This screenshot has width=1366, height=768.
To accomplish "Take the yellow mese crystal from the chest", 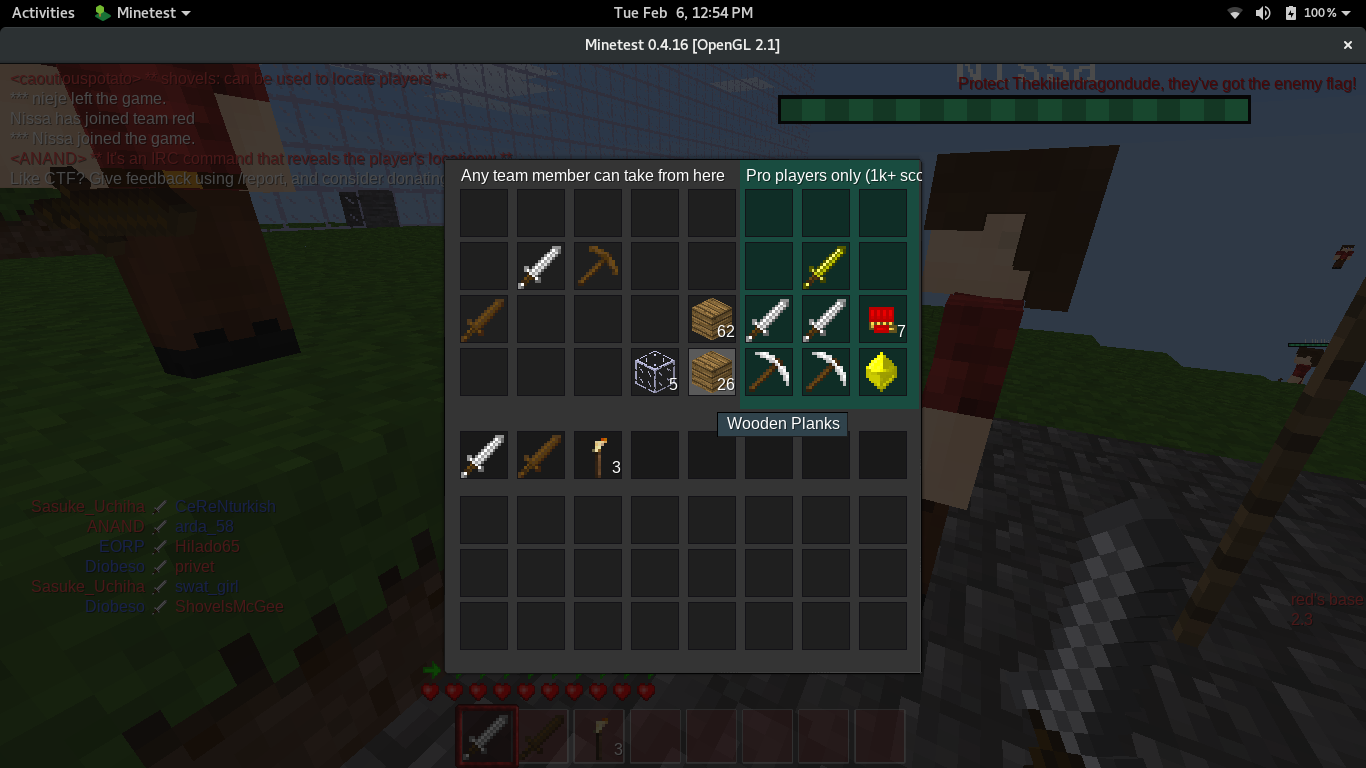I will coord(883,371).
